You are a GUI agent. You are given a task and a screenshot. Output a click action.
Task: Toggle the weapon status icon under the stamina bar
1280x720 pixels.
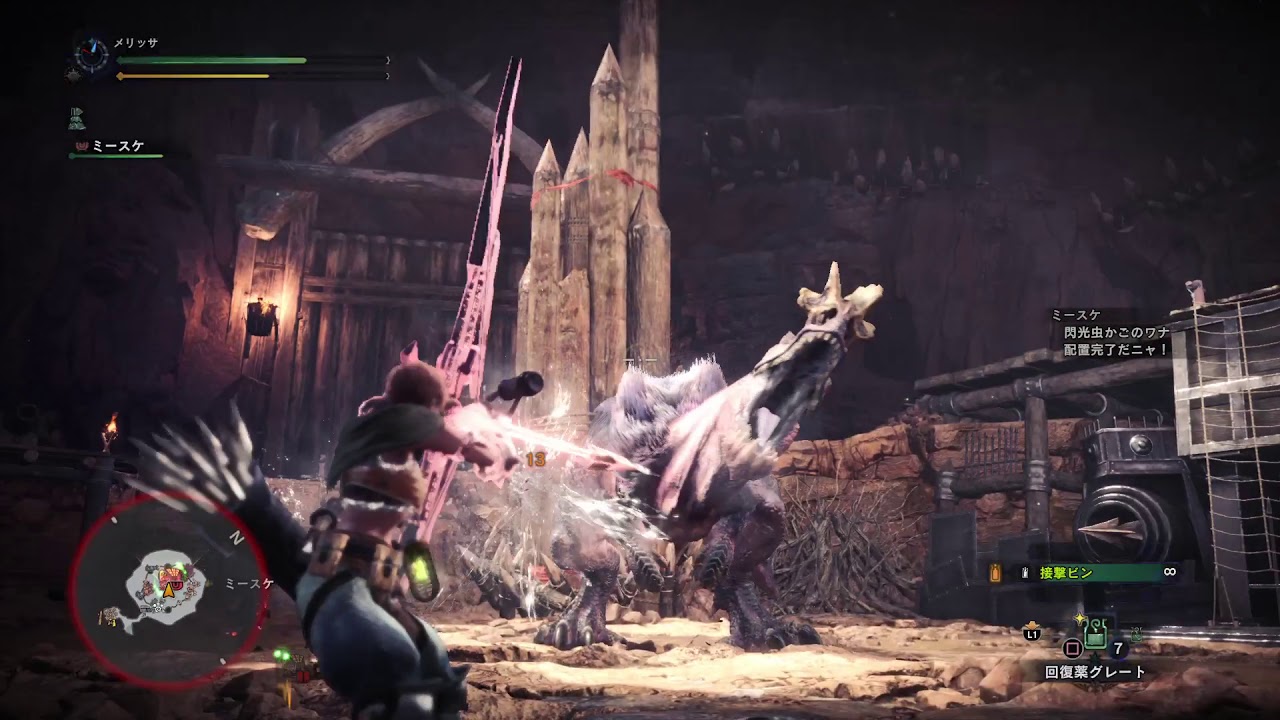(77, 118)
